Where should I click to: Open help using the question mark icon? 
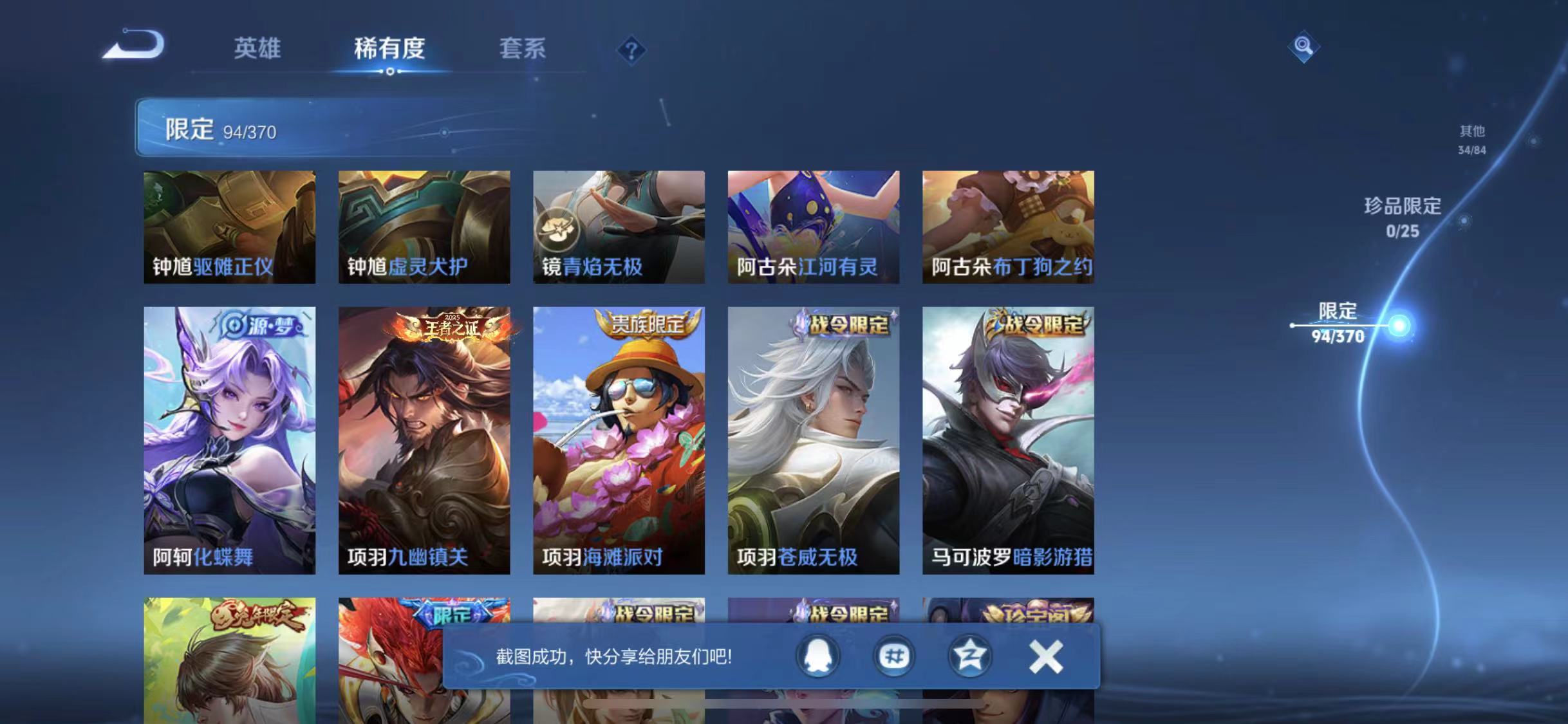(633, 50)
